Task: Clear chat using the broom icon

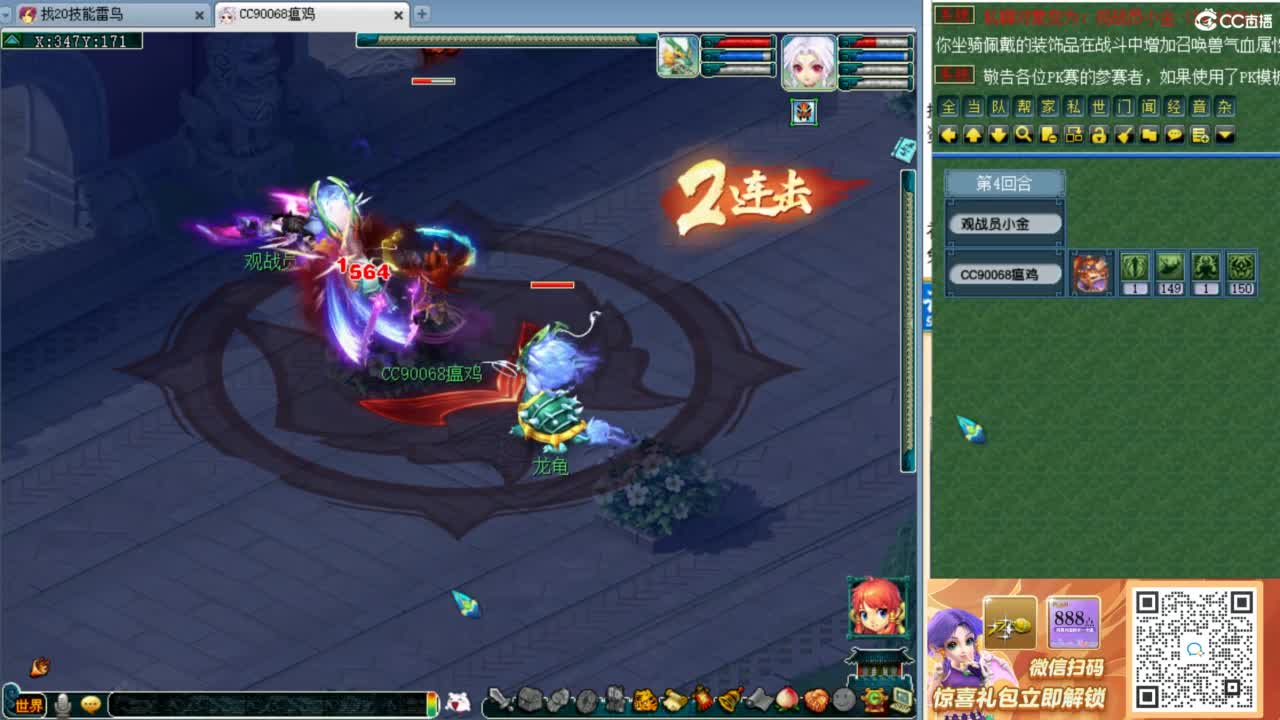Action: (1126, 136)
